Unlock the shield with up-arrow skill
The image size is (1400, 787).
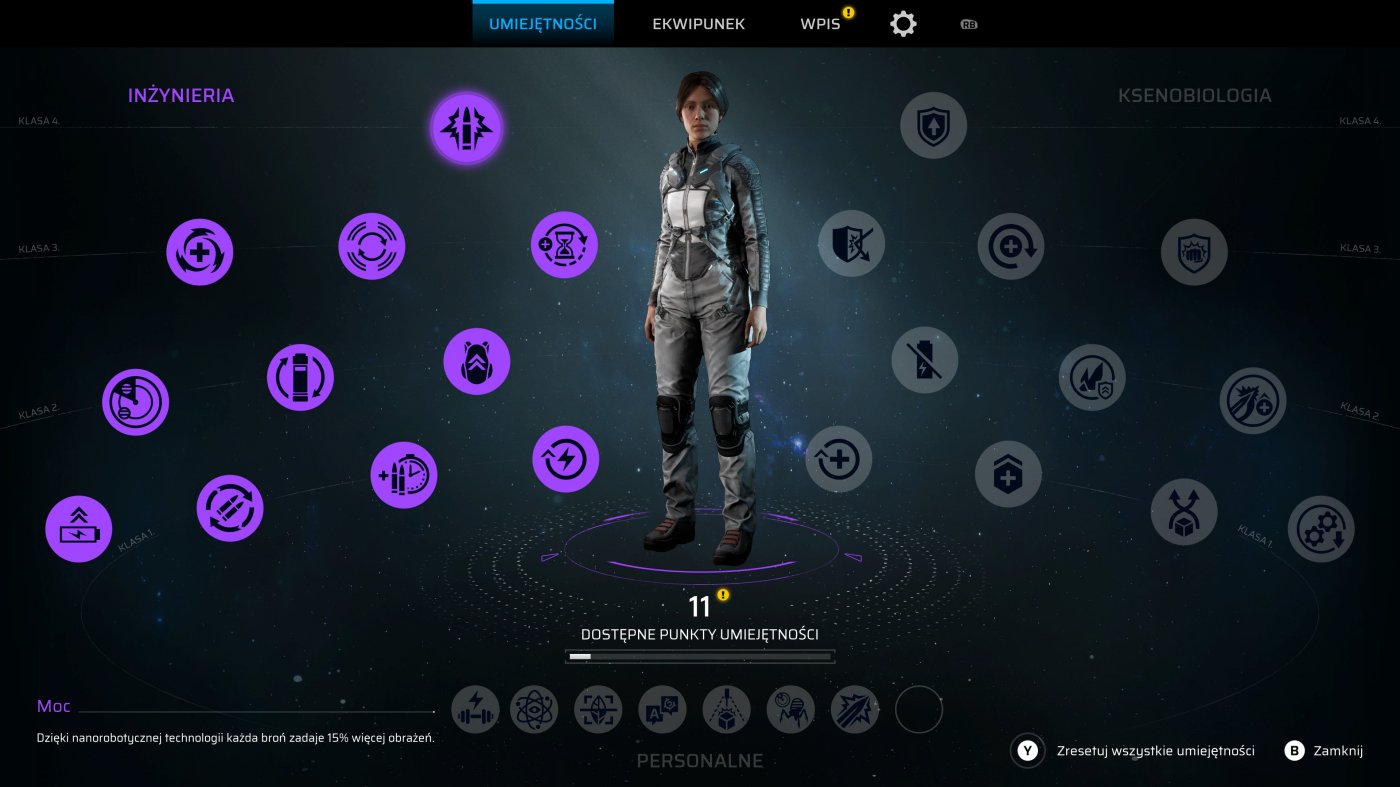point(933,126)
